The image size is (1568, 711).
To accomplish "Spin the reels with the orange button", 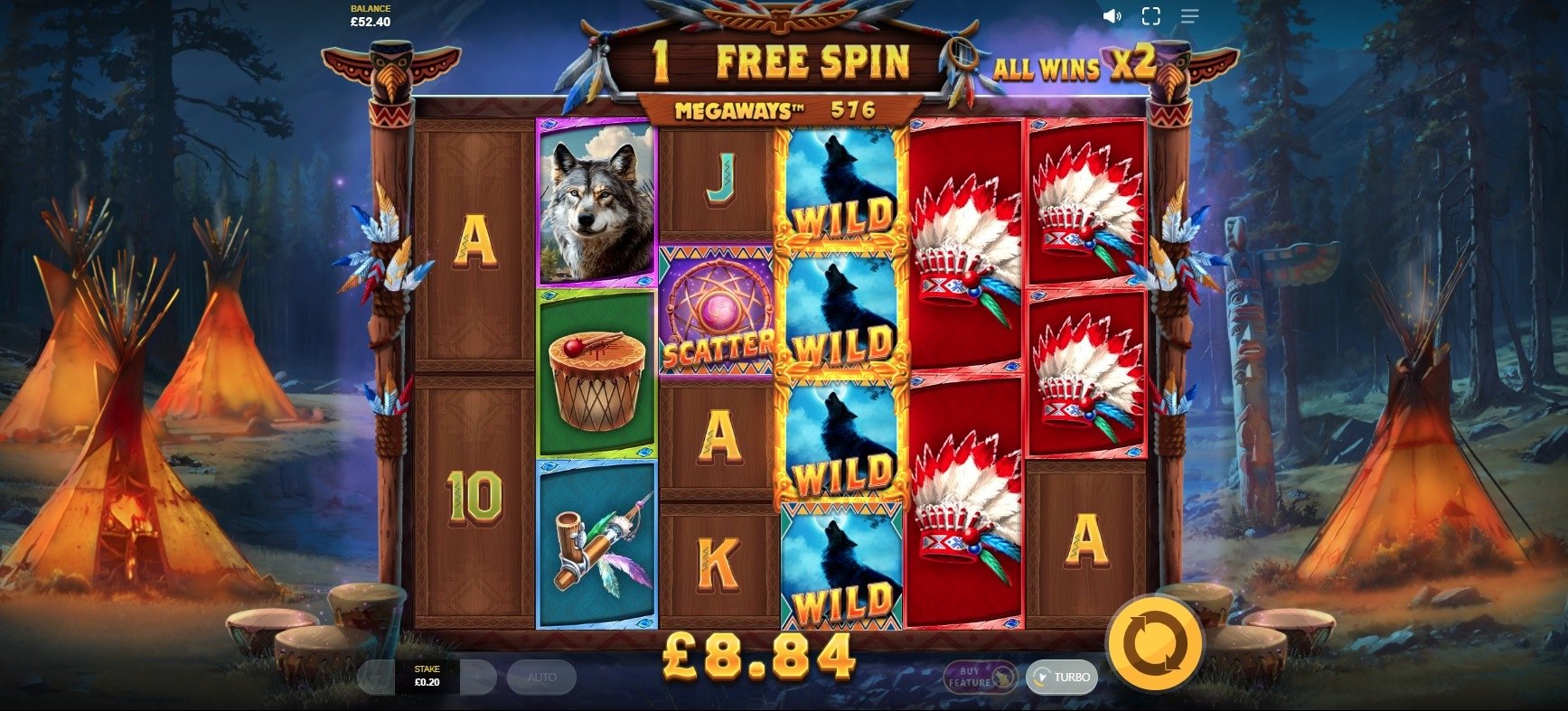I will [1154, 642].
